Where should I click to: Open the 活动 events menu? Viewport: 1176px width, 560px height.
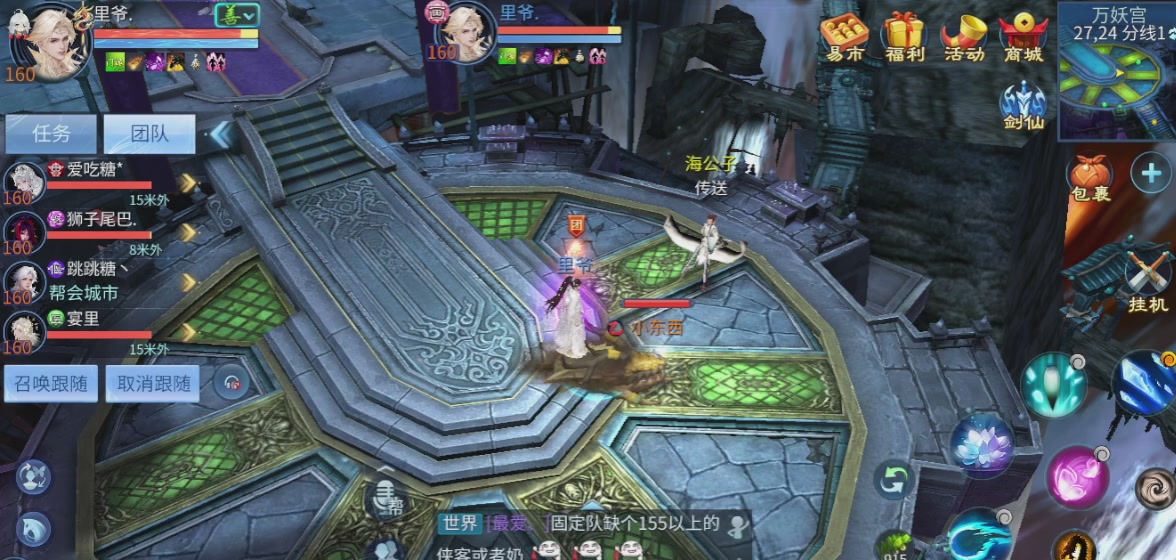(x=964, y=38)
